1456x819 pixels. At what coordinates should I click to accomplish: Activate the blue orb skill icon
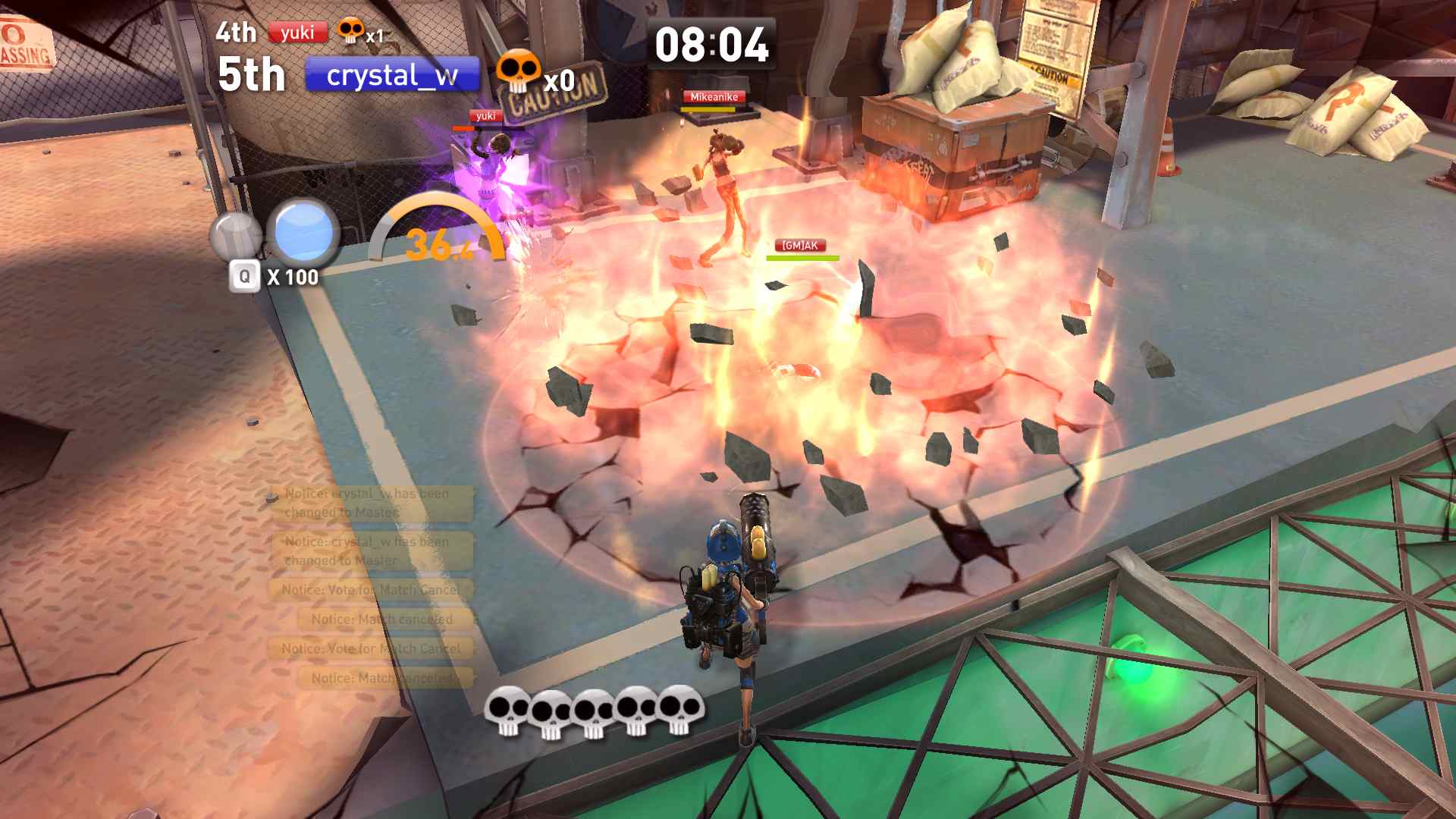[x=304, y=231]
